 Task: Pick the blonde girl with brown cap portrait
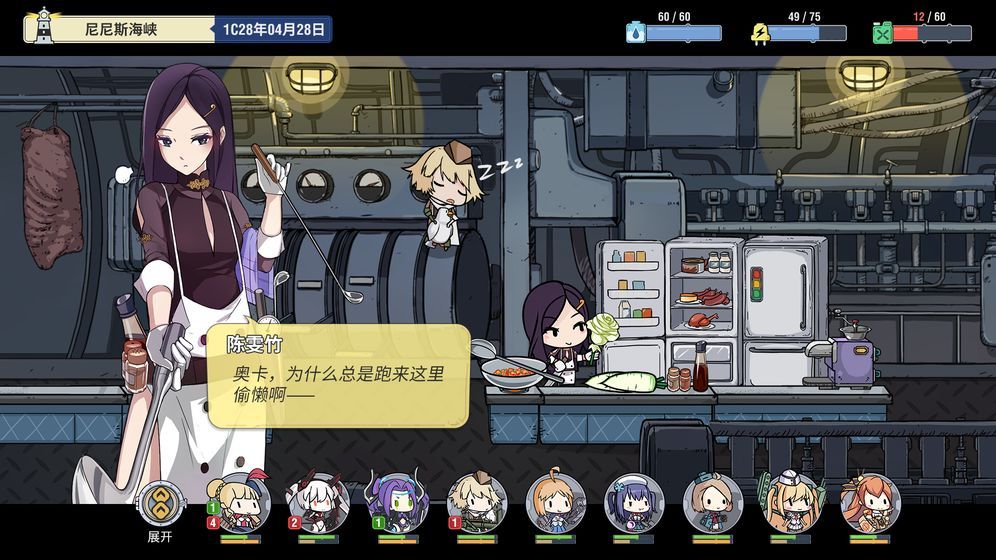coord(476,501)
